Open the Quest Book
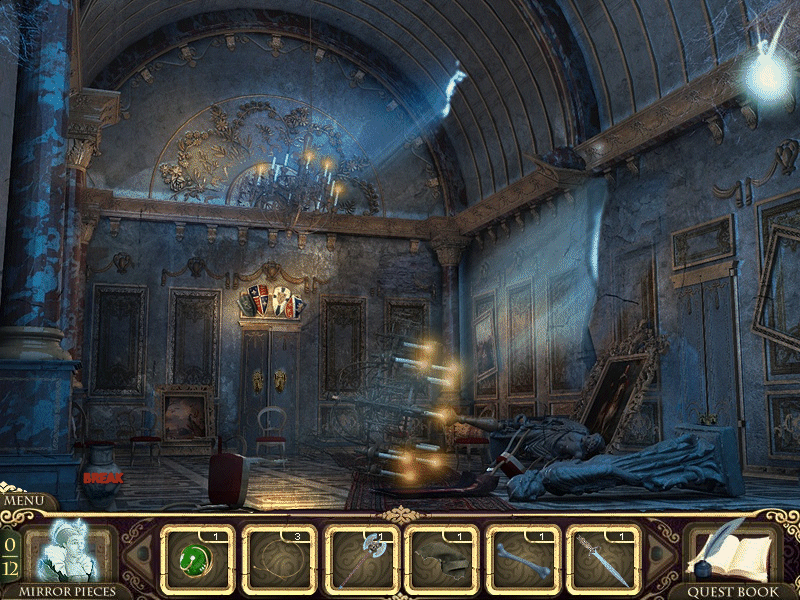The image size is (800, 600). click(735, 553)
